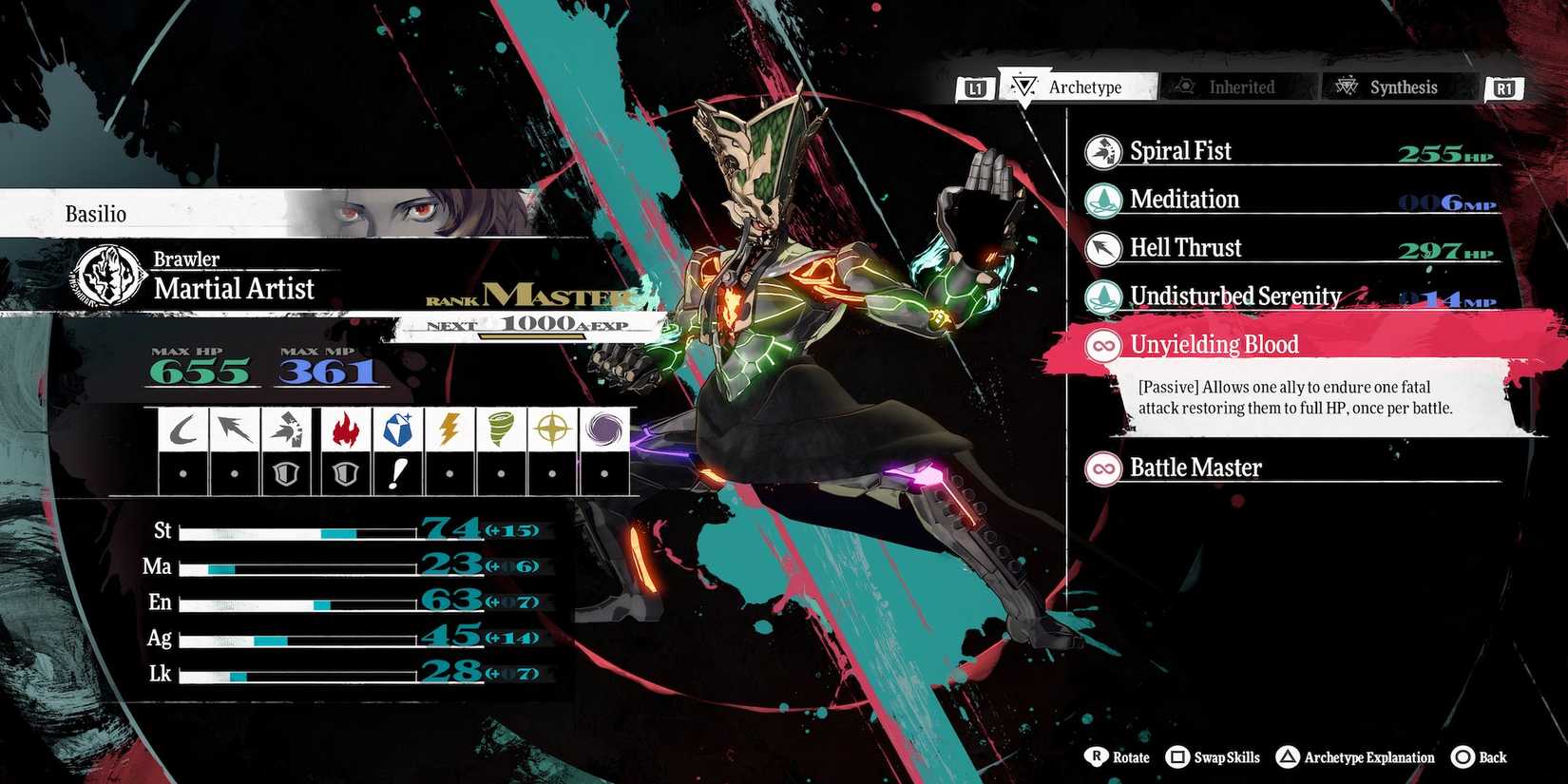Image resolution: width=1568 pixels, height=784 pixels.
Task: Click the Battle Master passive icon
Action: (x=1102, y=468)
